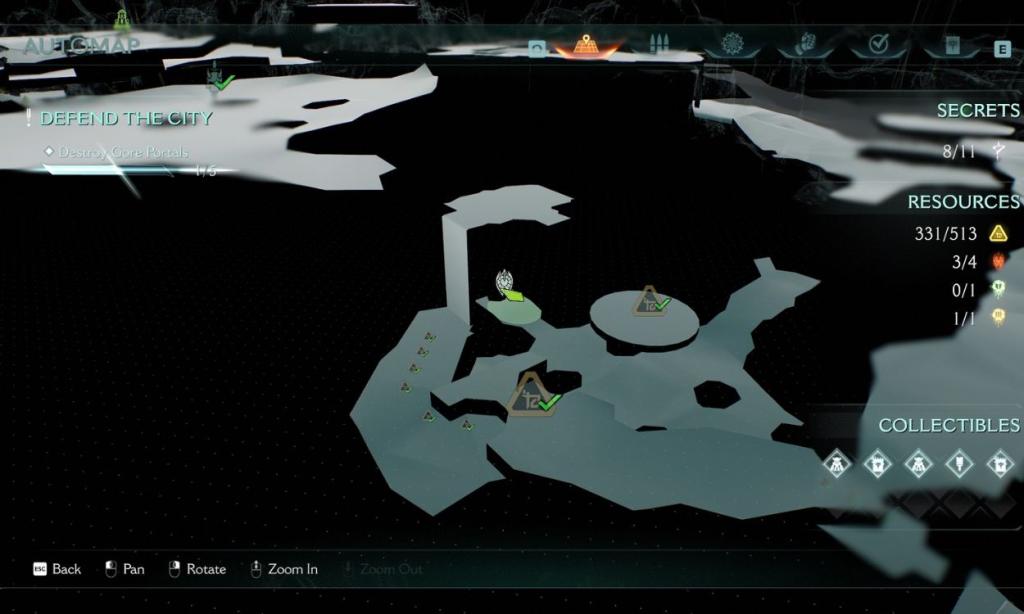Select the Defend the City objective

pos(126,118)
